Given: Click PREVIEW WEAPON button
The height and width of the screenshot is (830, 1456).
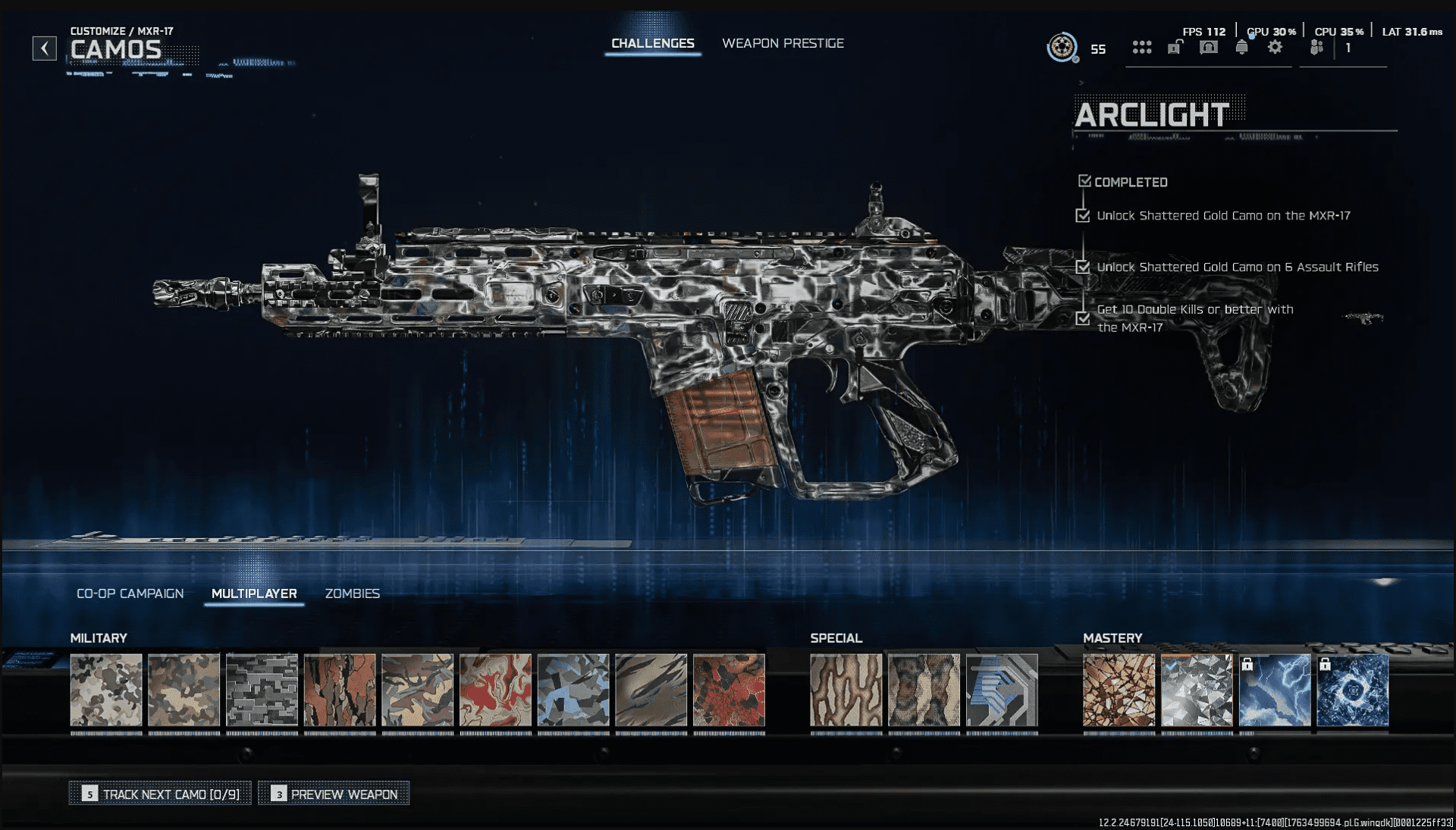Looking at the screenshot, I should (x=333, y=794).
